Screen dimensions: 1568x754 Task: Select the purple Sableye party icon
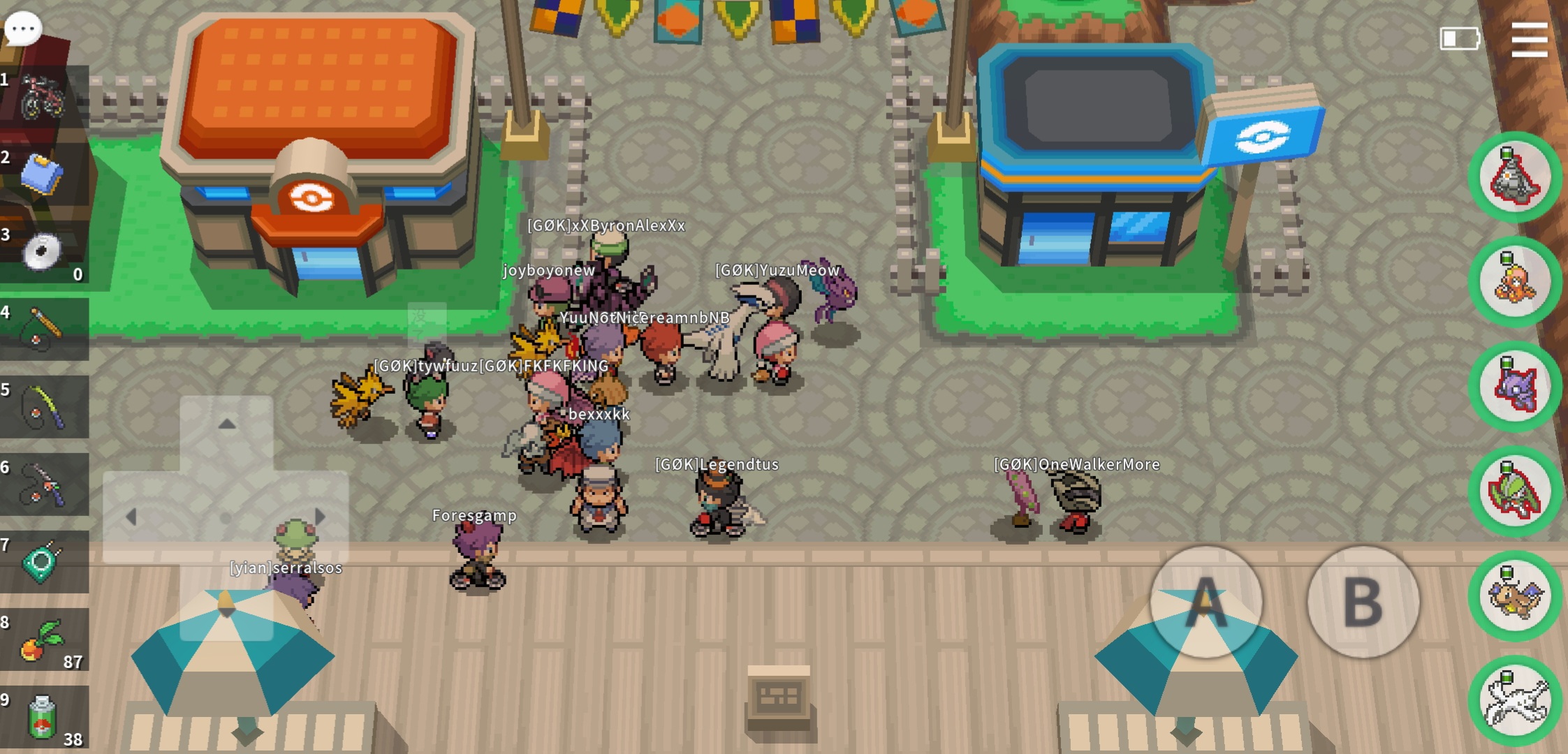point(1514,387)
